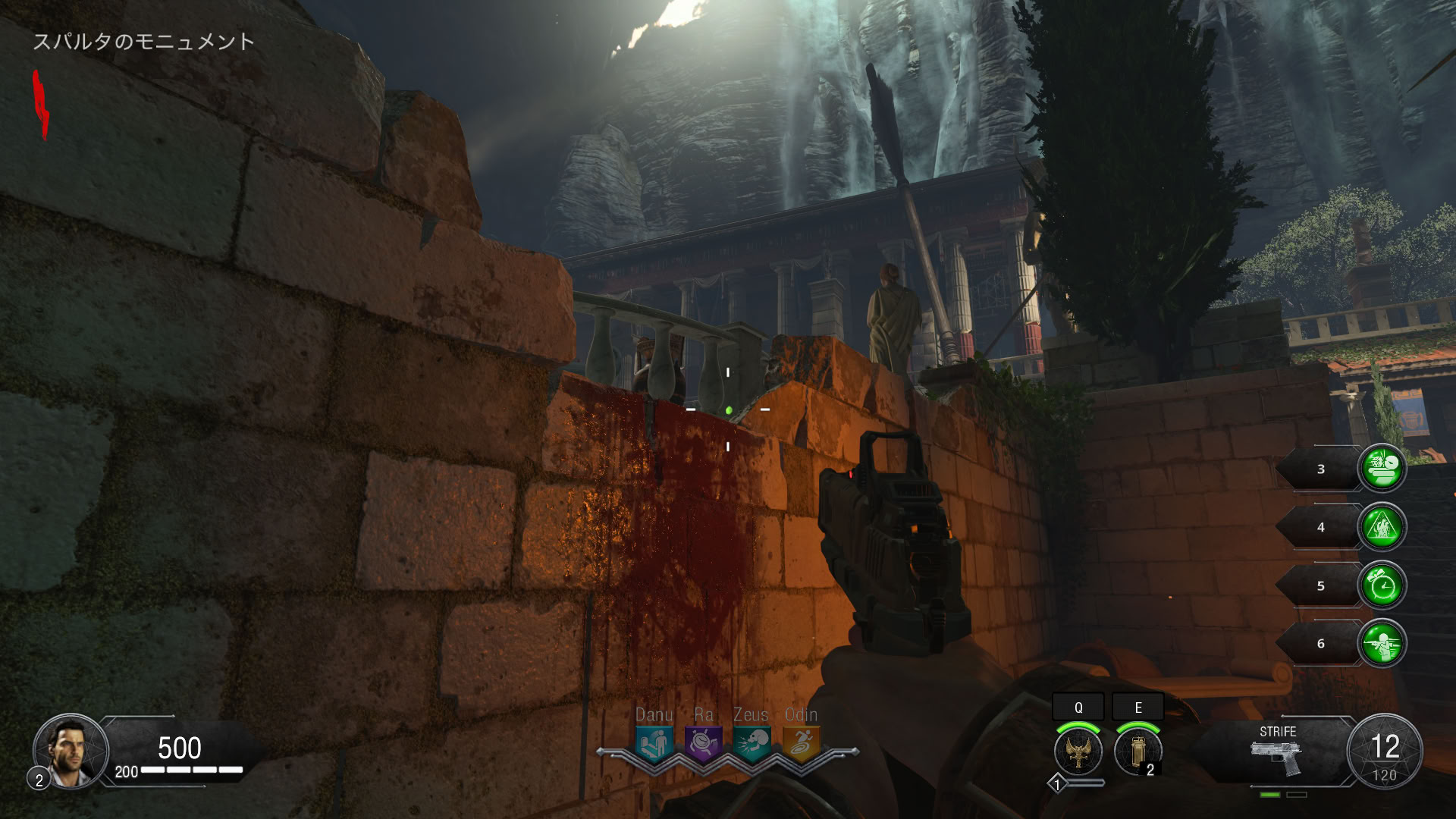Select the Danu perk icon
This screenshot has height=819, width=1456.
click(654, 743)
